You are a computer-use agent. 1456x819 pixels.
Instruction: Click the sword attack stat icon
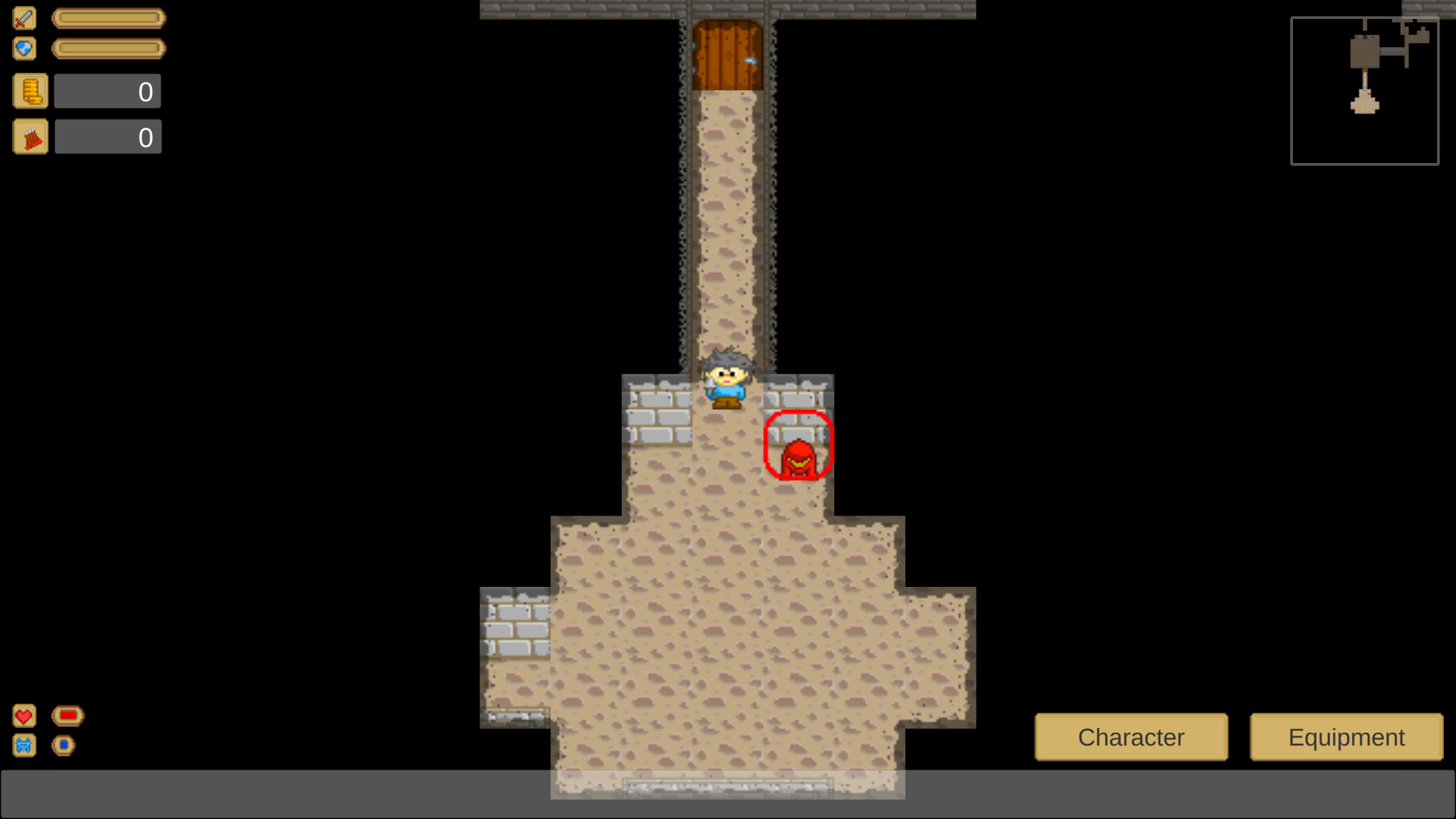(x=24, y=17)
